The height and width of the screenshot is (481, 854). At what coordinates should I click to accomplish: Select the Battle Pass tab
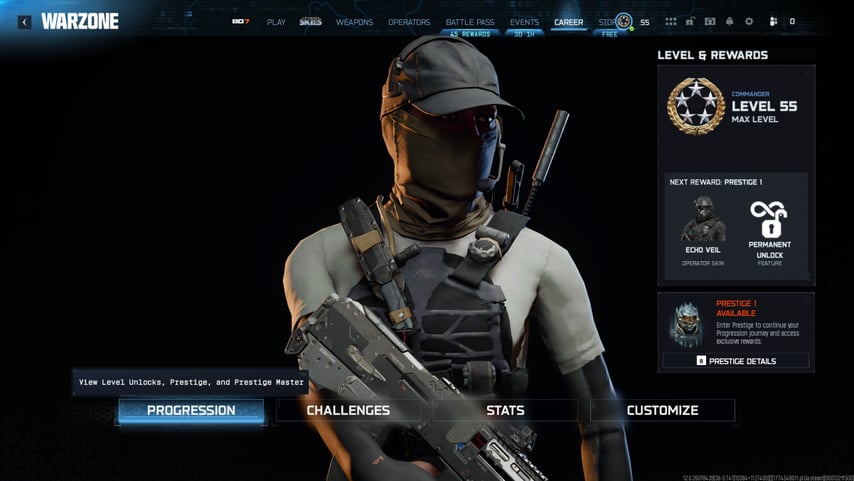[470, 22]
